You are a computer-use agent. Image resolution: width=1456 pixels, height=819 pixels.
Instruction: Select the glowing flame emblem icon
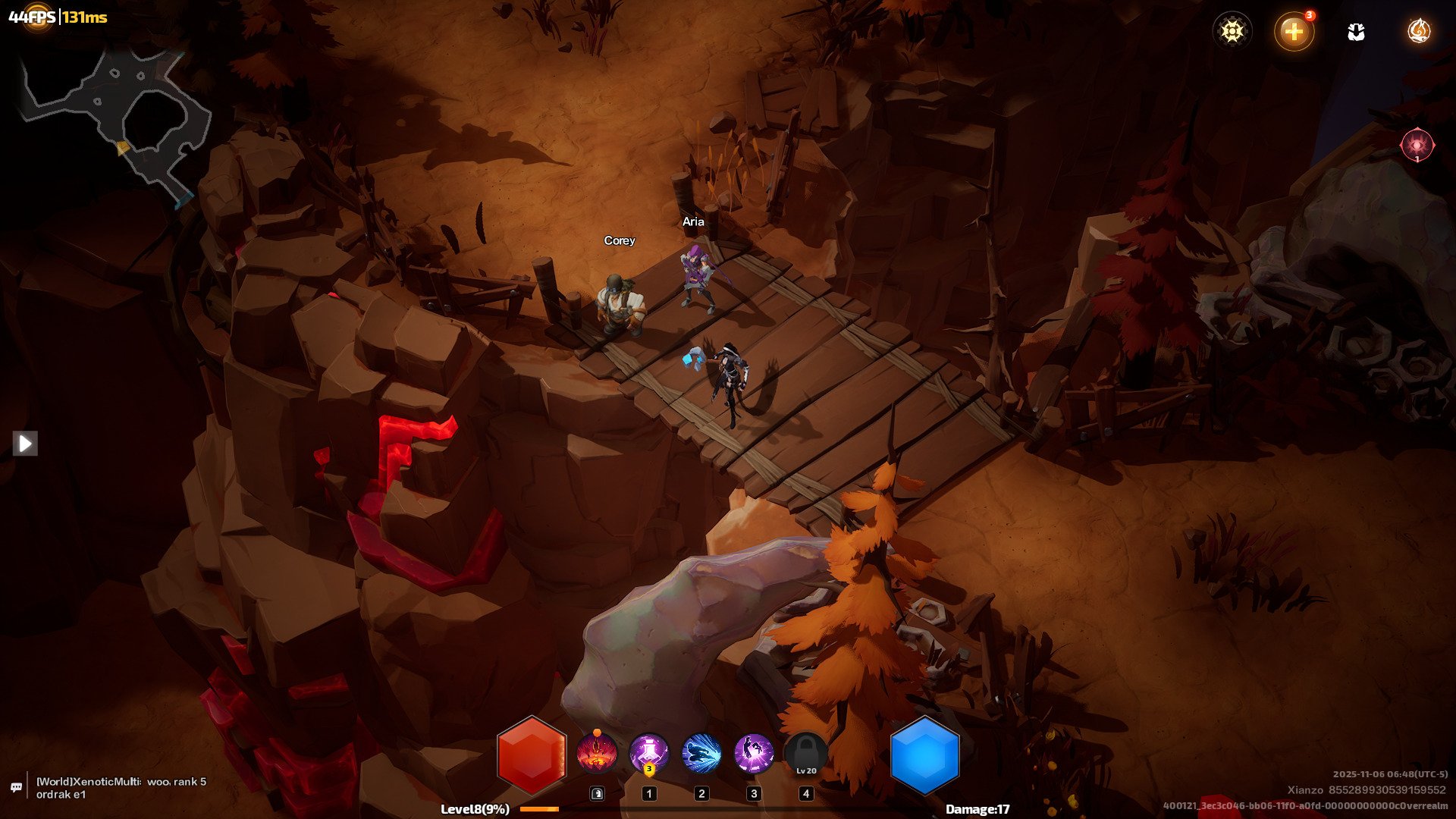(1418, 31)
